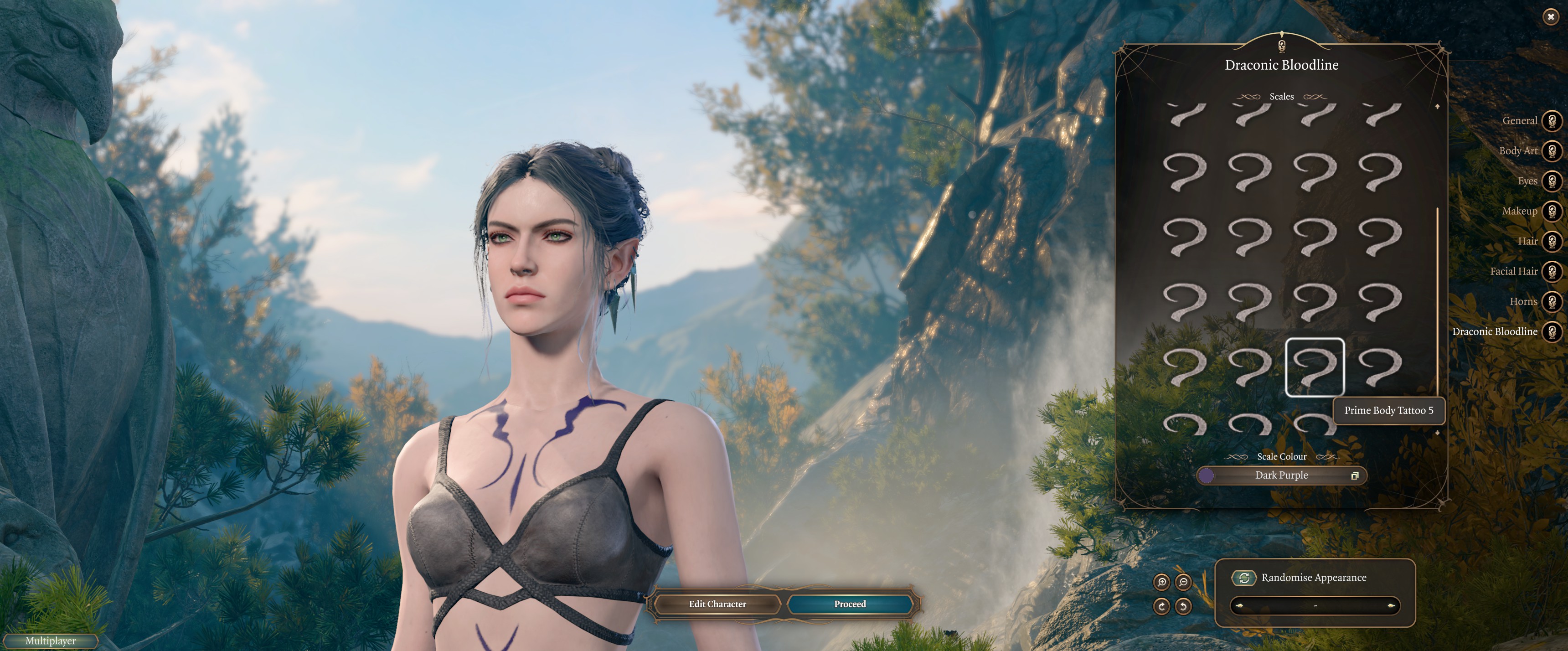Rotate the character counter-clockwise
Image resolution: width=1568 pixels, height=651 pixels.
[1183, 606]
